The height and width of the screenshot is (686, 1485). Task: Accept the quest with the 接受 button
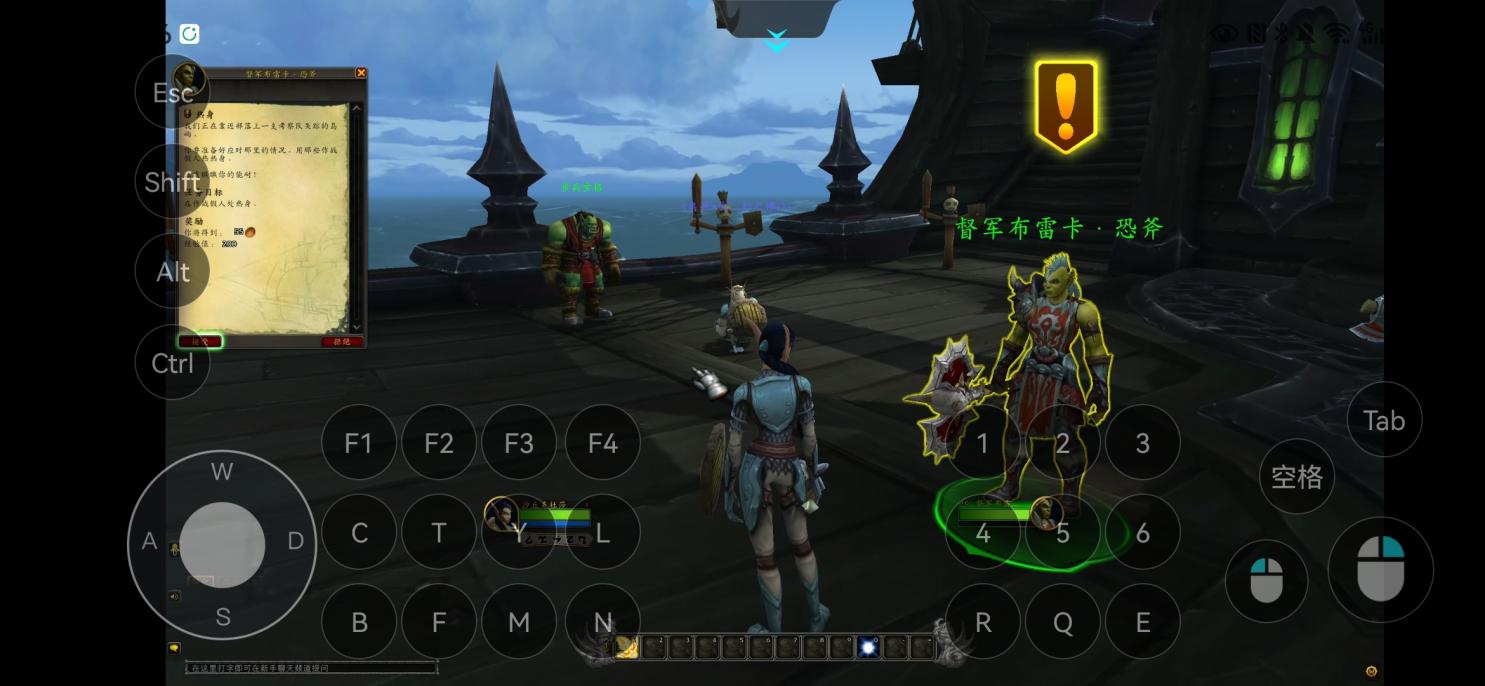coord(201,341)
